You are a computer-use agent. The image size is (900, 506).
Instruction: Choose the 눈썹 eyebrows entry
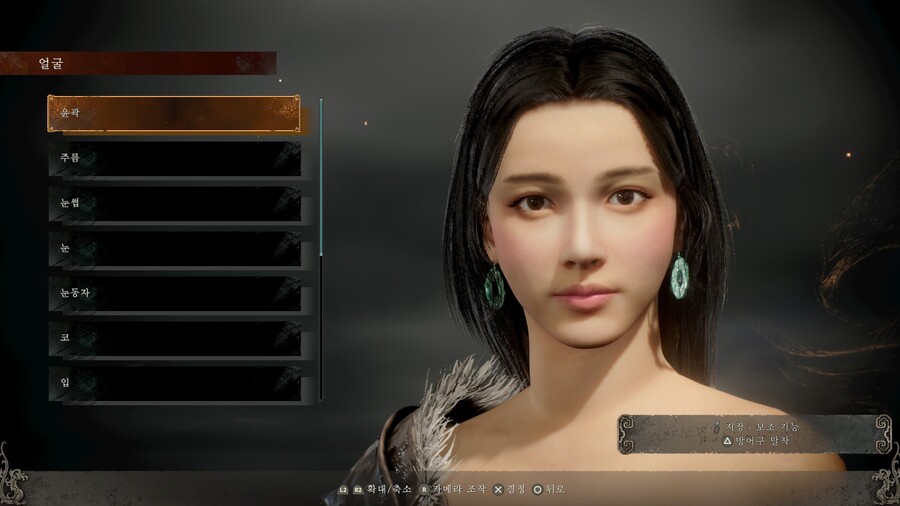pos(174,204)
